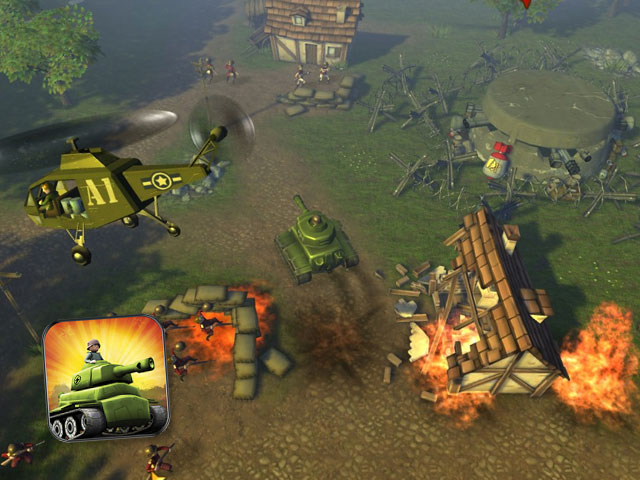Viewport: 640px width, 480px height.
Task: Click the green tank app icon
Action: click(x=105, y=378)
